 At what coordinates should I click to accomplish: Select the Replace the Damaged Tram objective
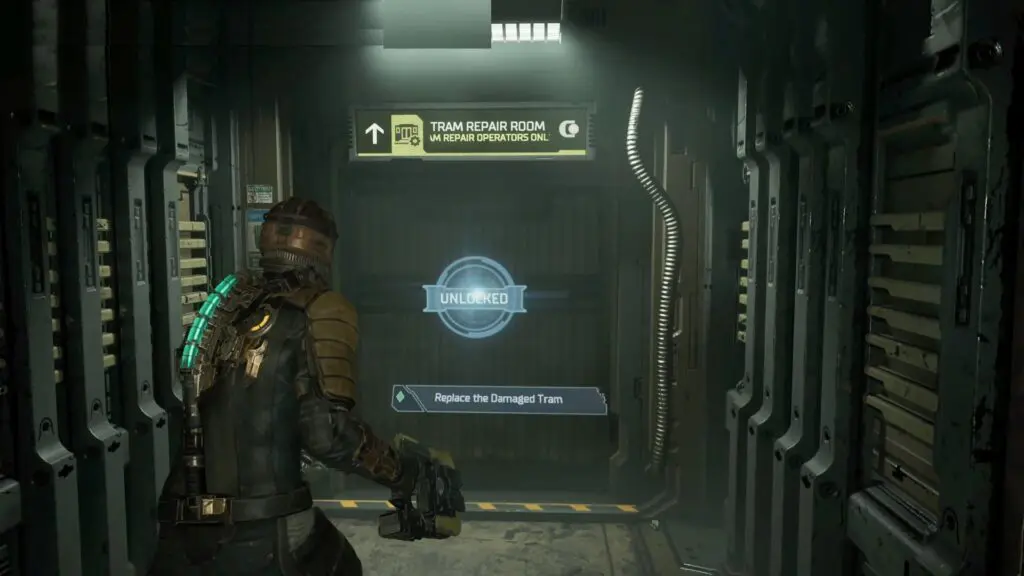click(498, 399)
